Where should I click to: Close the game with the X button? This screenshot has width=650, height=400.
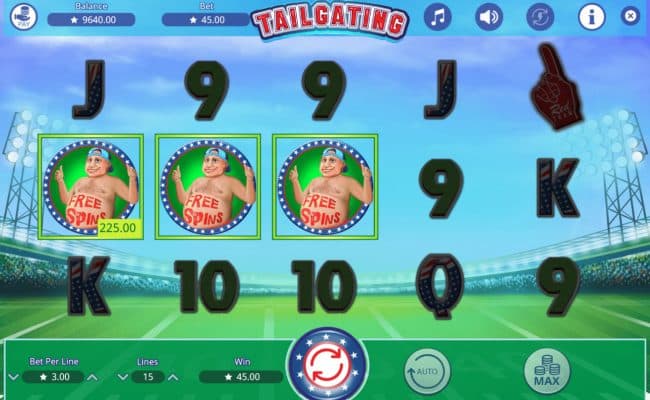(x=629, y=16)
